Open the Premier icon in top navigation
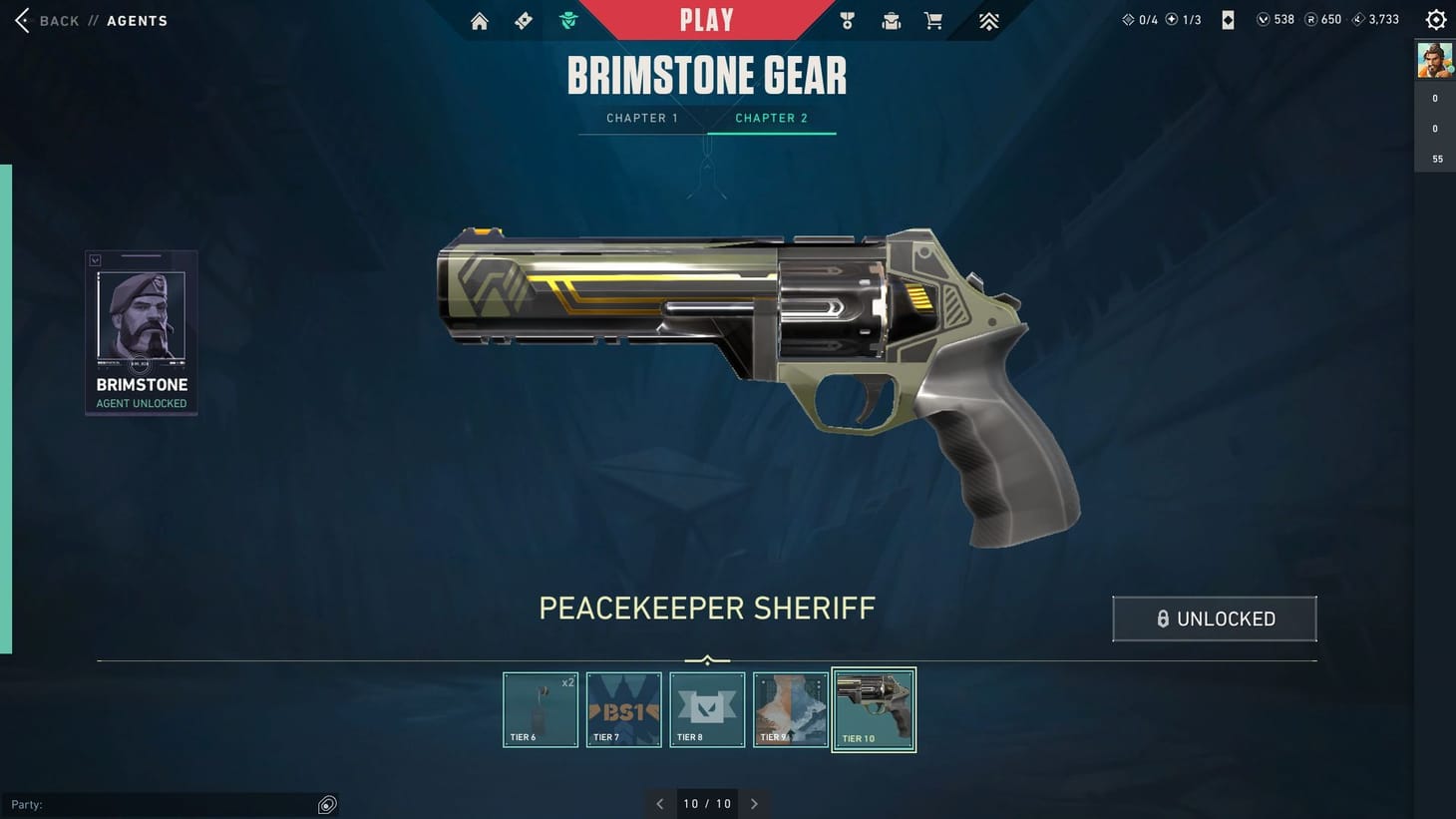The width and height of the screenshot is (1456, 819). coord(987,20)
